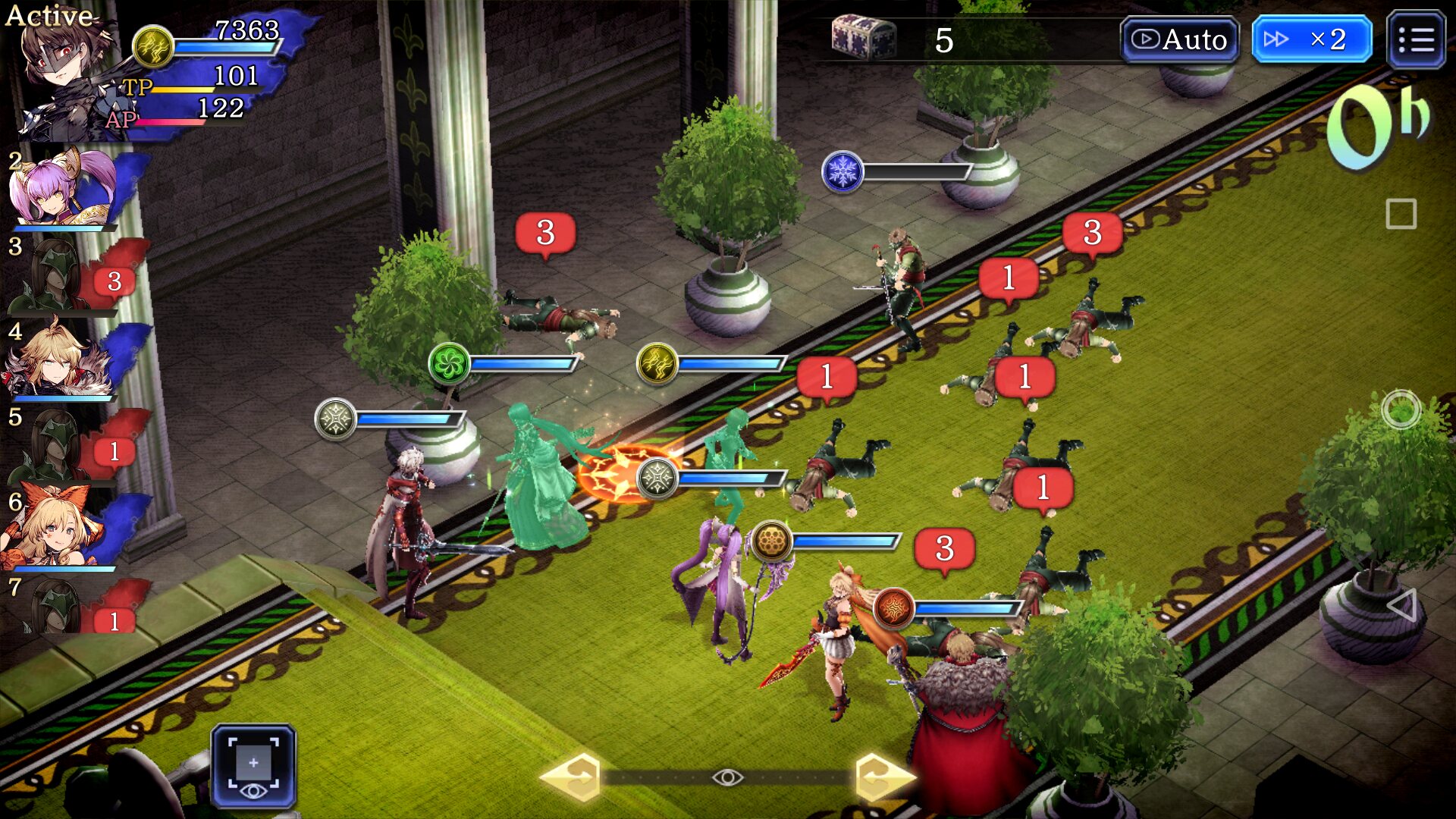Viewport: 1456px width, 819px height.
Task: Rotate the camera right with gold arrow
Action: tap(883, 777)
